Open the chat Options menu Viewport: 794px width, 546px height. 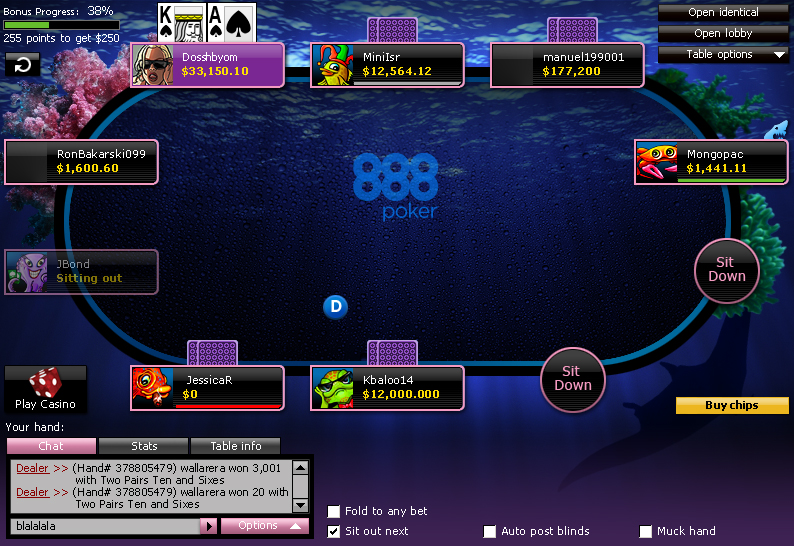point(265,525)
